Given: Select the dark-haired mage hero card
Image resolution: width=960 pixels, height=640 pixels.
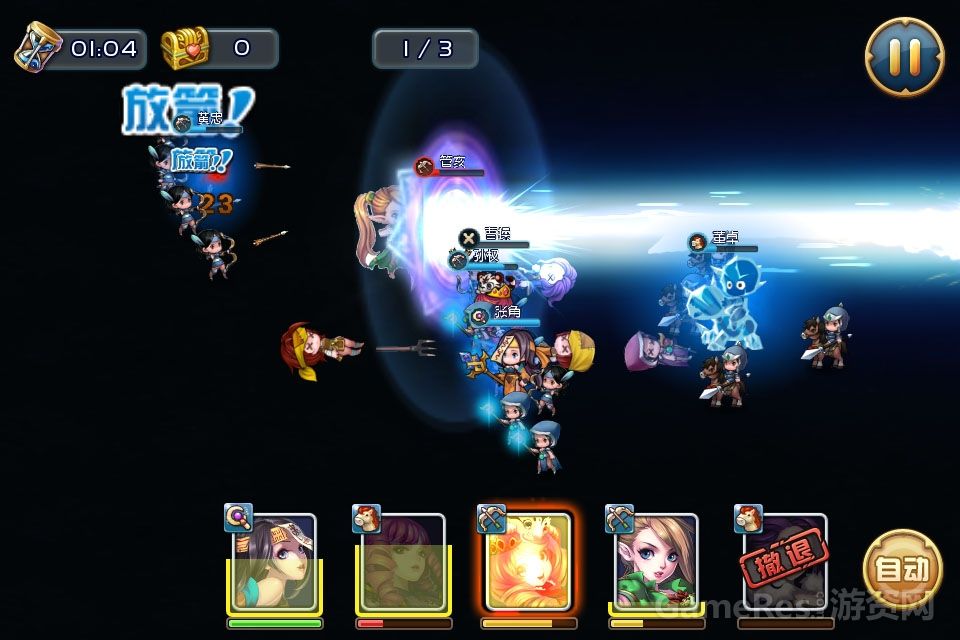Looking at the screenshot, I should click(274, 562).
